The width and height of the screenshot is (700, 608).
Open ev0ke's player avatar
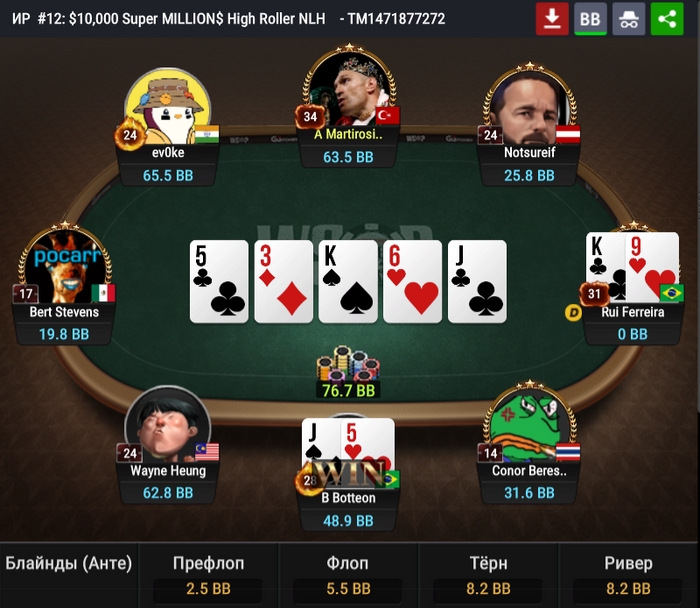[x=167, y=106]
